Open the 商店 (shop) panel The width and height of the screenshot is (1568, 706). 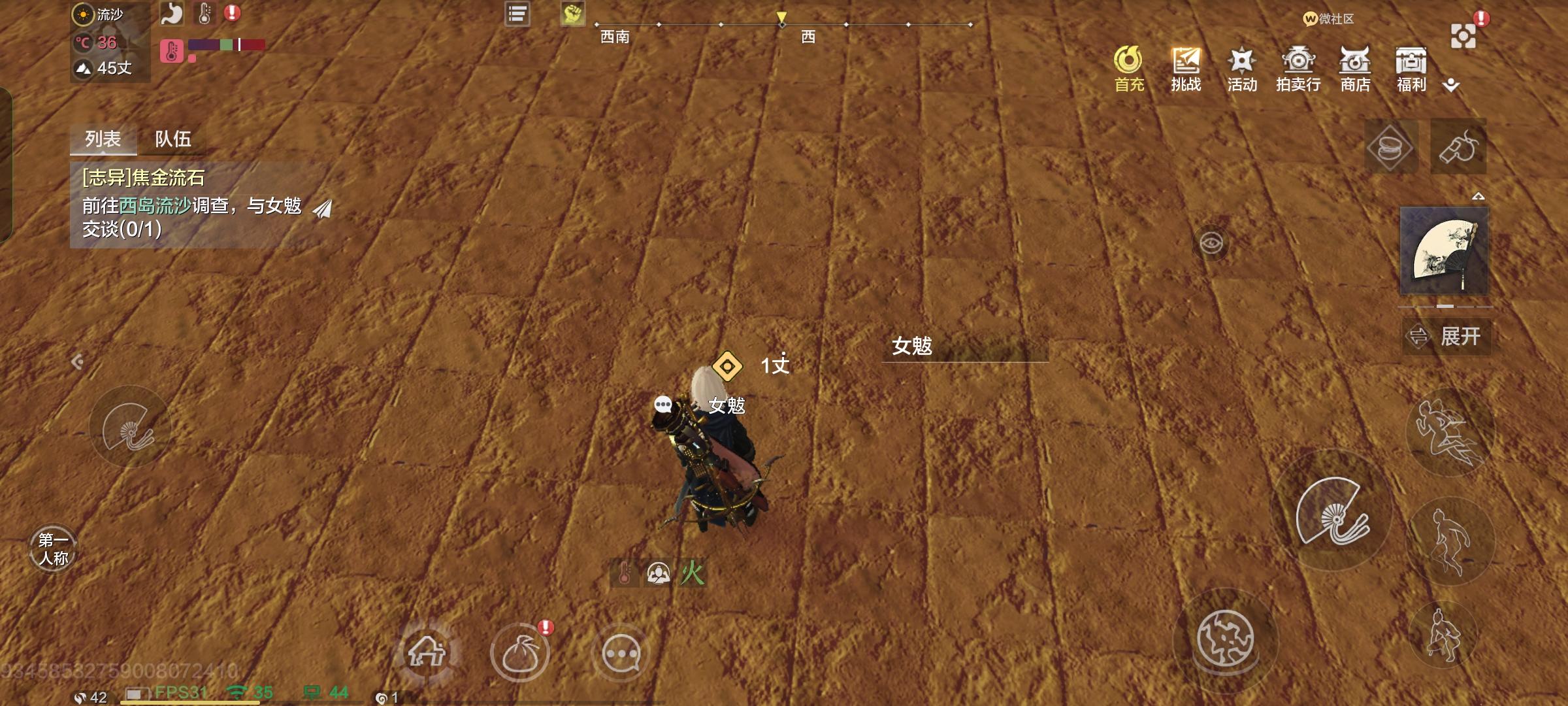pos(1355,65)
